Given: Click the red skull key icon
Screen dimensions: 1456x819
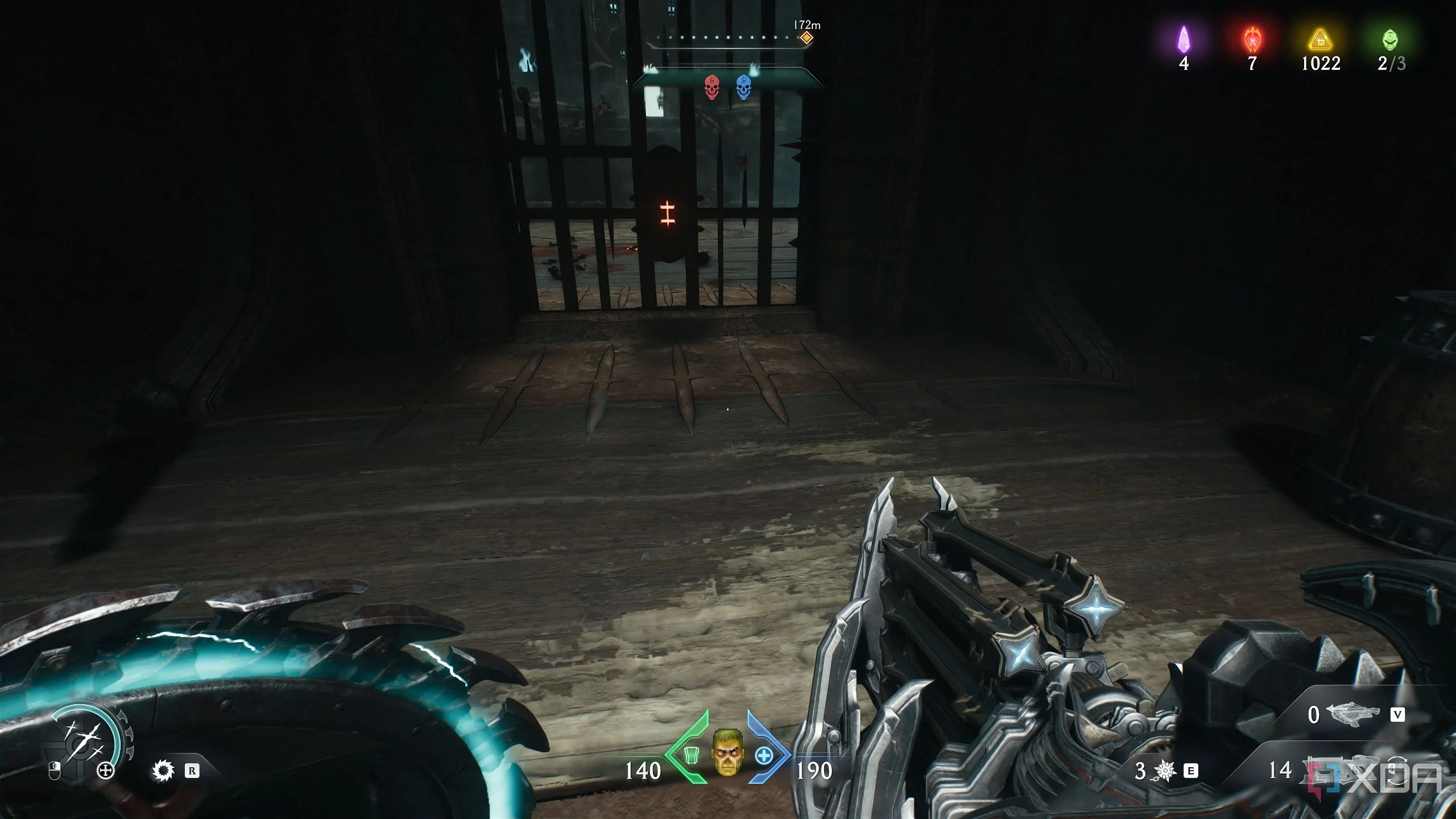Looking at the screenshot, I should coord(711,87).
